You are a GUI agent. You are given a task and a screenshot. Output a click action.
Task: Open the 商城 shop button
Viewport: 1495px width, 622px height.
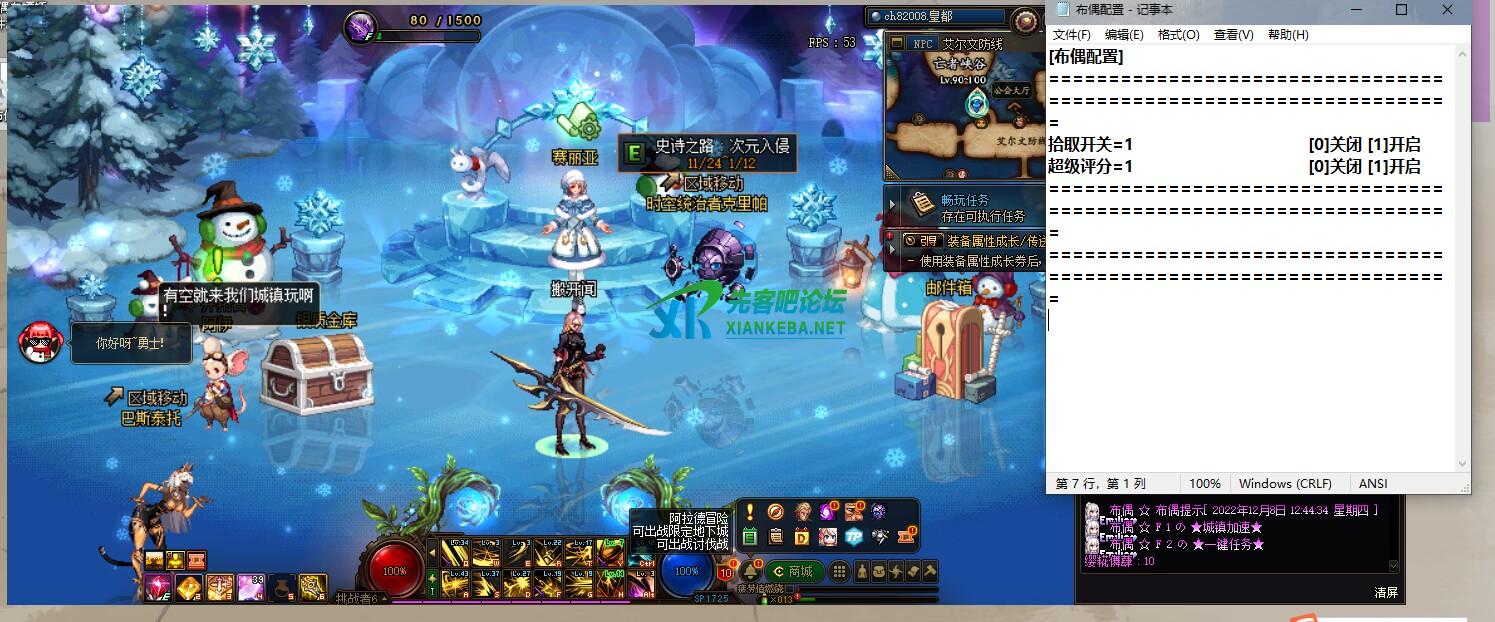click(x=793, y=571)
